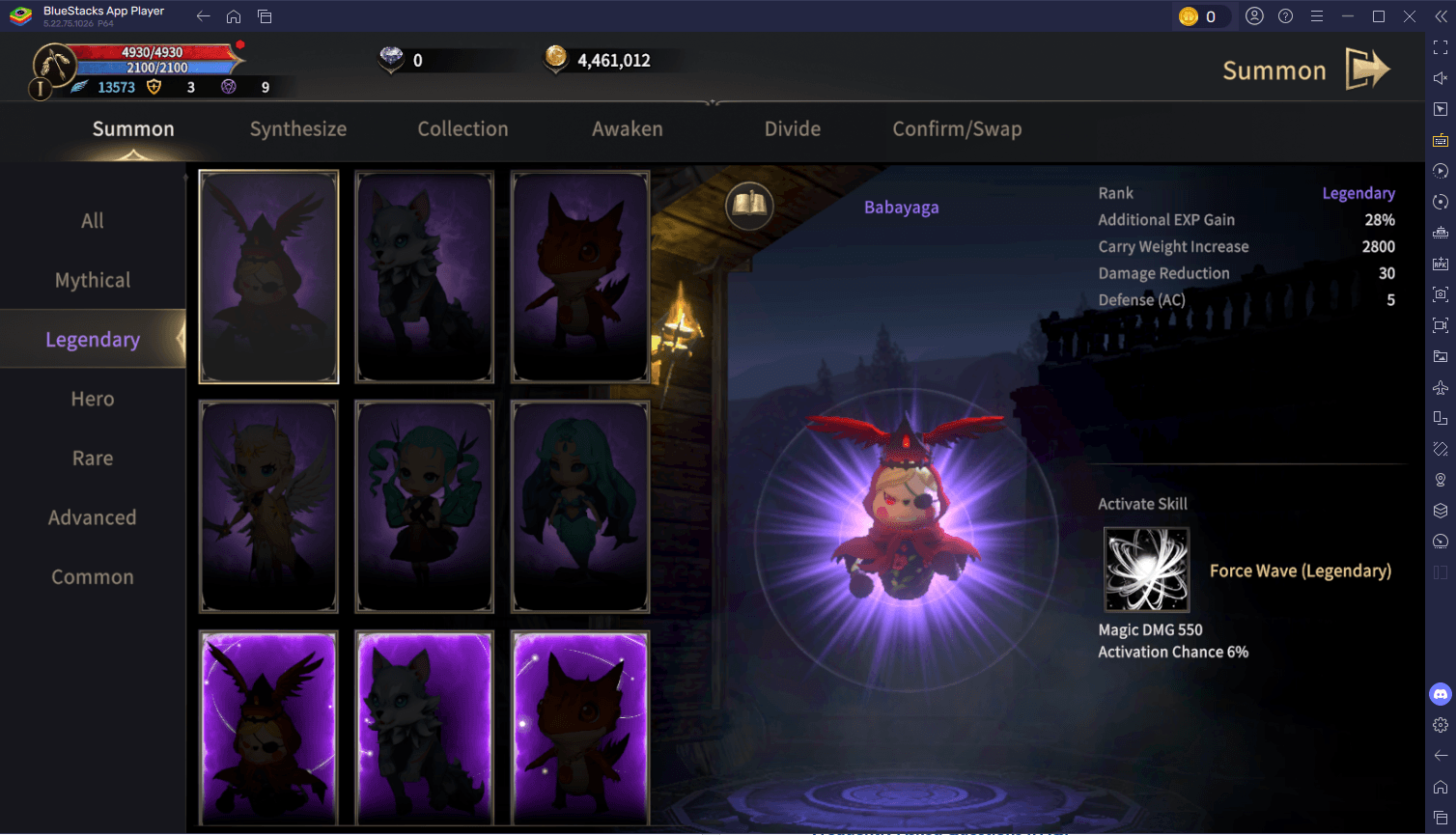1456x835 pixels.
Task: Open BlueStacks settings gear
Action: click(x=1440, y=725)
